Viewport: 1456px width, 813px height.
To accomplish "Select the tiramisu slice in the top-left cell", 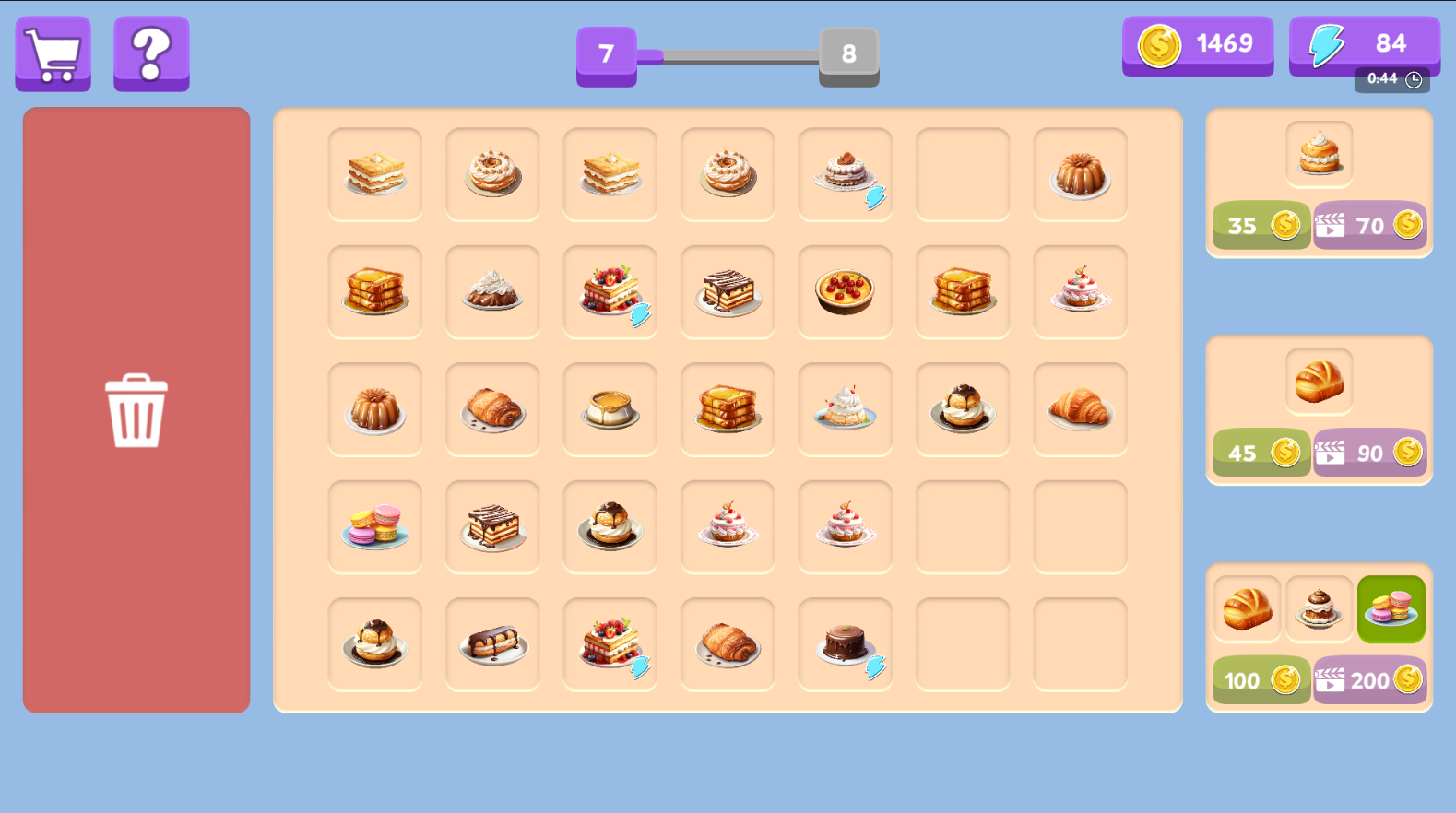I will click(x=375, y=174).
